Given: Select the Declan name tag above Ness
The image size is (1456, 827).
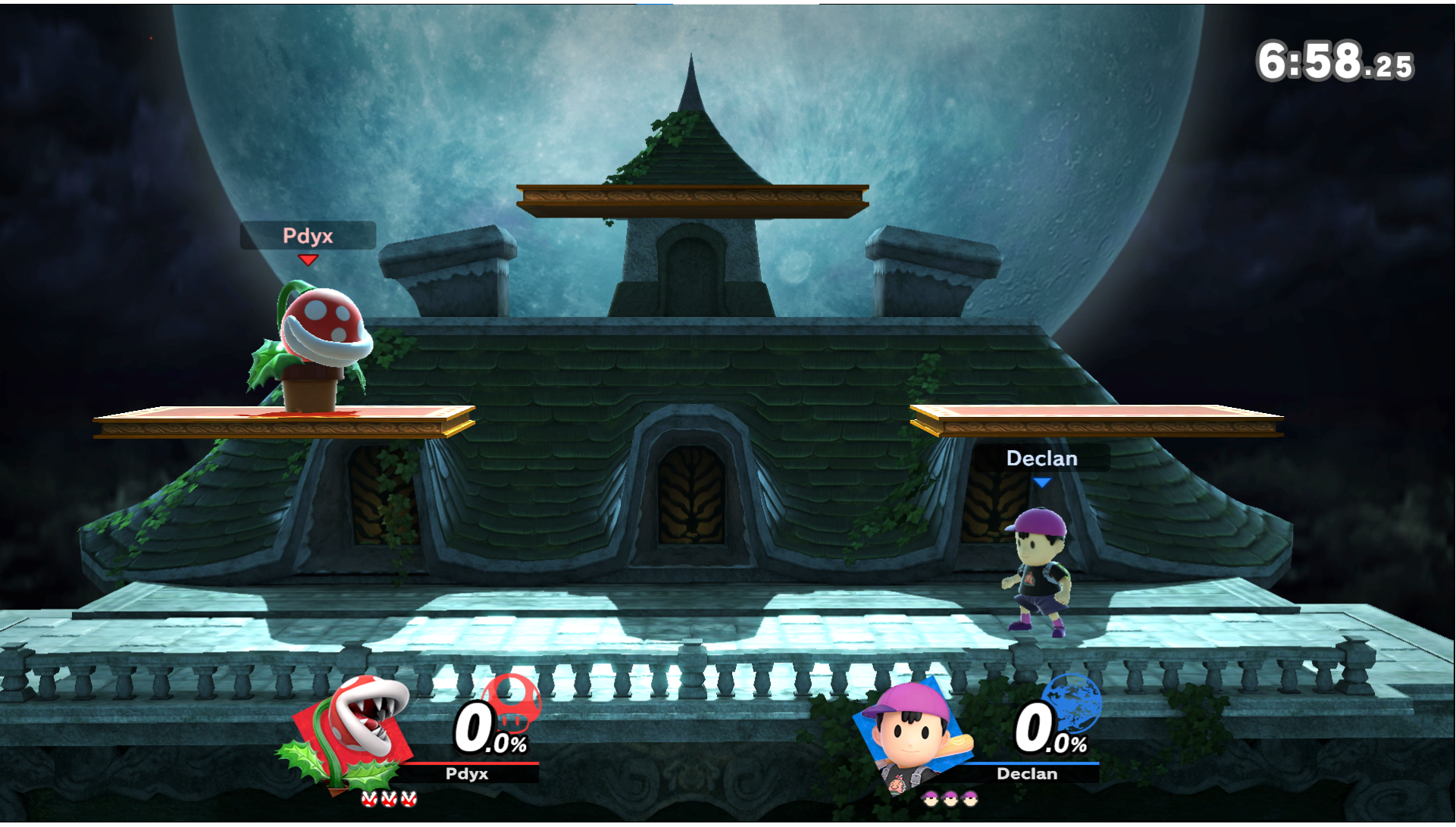Looking at the screenshot, I should pyautogui.click(x=1041, y=459).
